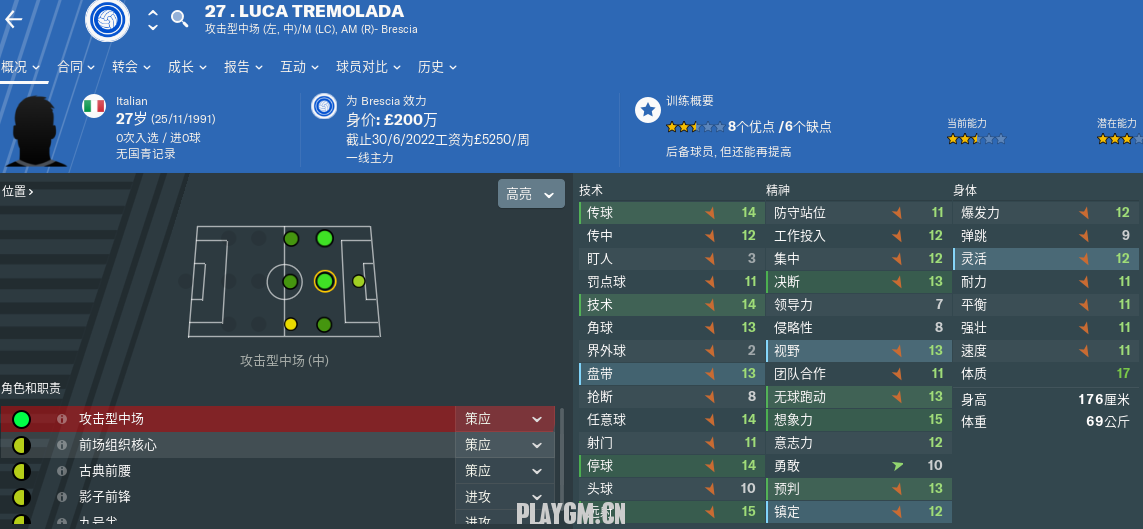Open the 合同 contract menu
This screenshot has width=1143, height=529.
[x=76, y=67]
